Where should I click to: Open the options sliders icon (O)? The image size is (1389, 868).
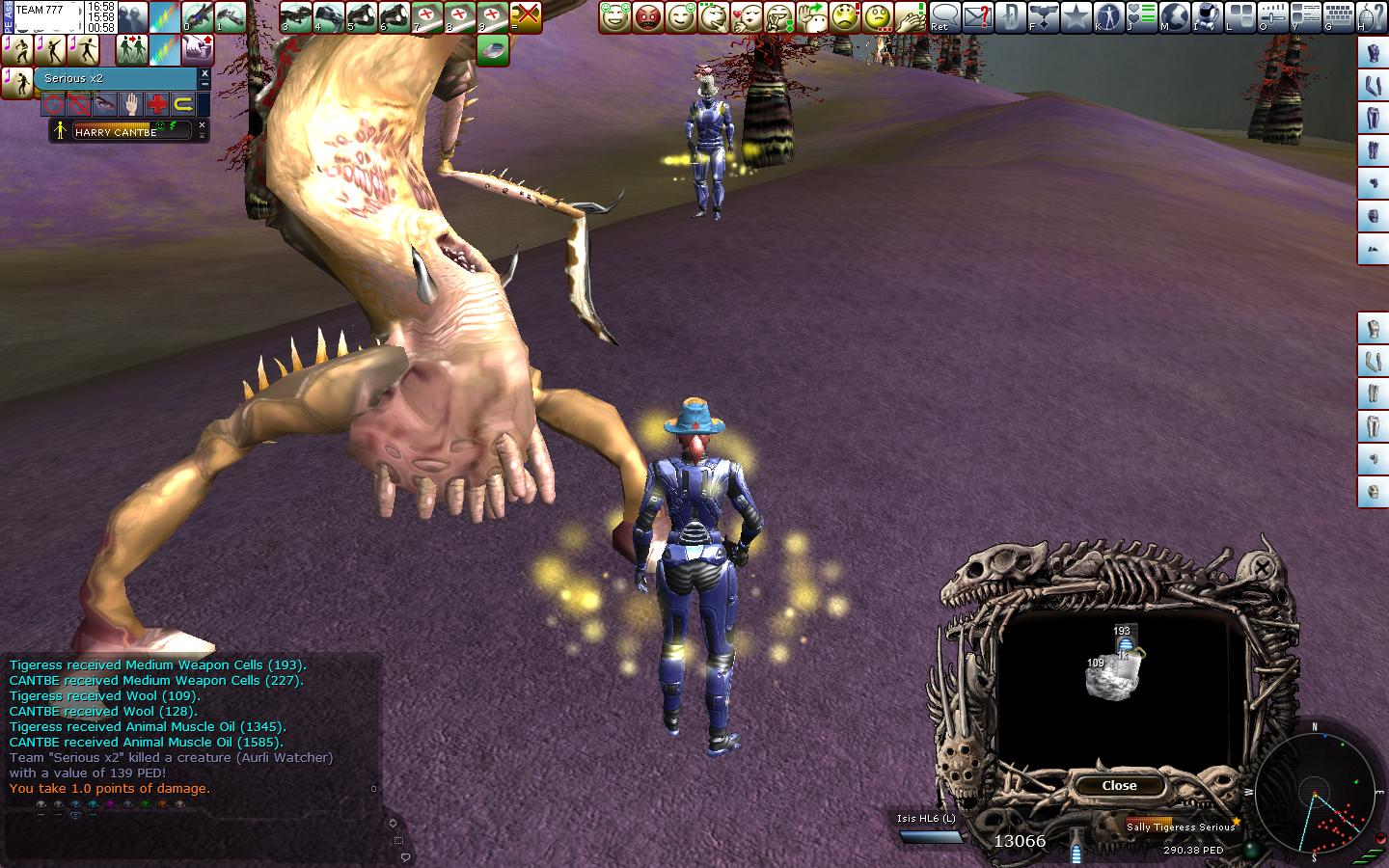point(1273,16)
